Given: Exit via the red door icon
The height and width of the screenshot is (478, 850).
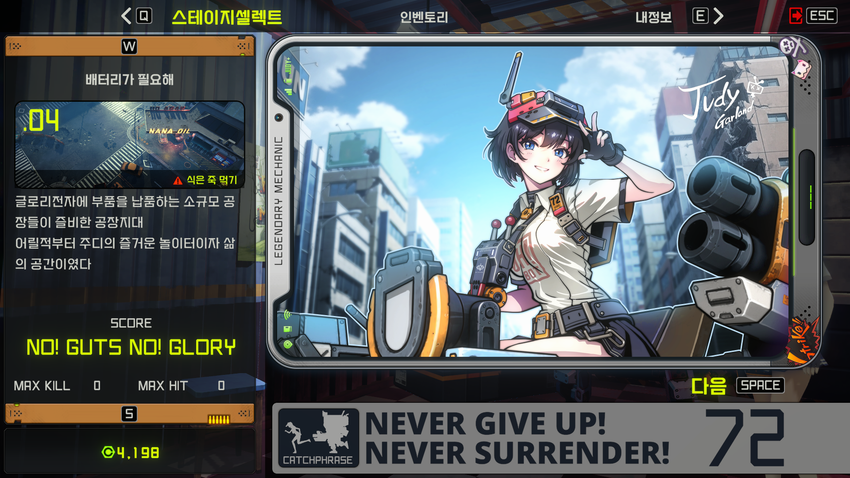Looking at the screenshot, I should pyautogui.click(x=795, y=15).
